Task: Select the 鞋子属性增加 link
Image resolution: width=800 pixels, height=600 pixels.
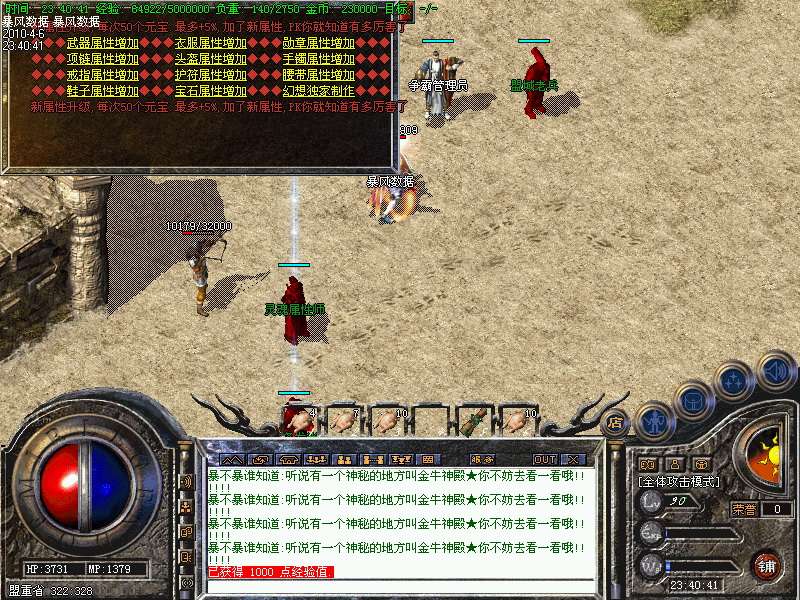Action: pos(103,91)
